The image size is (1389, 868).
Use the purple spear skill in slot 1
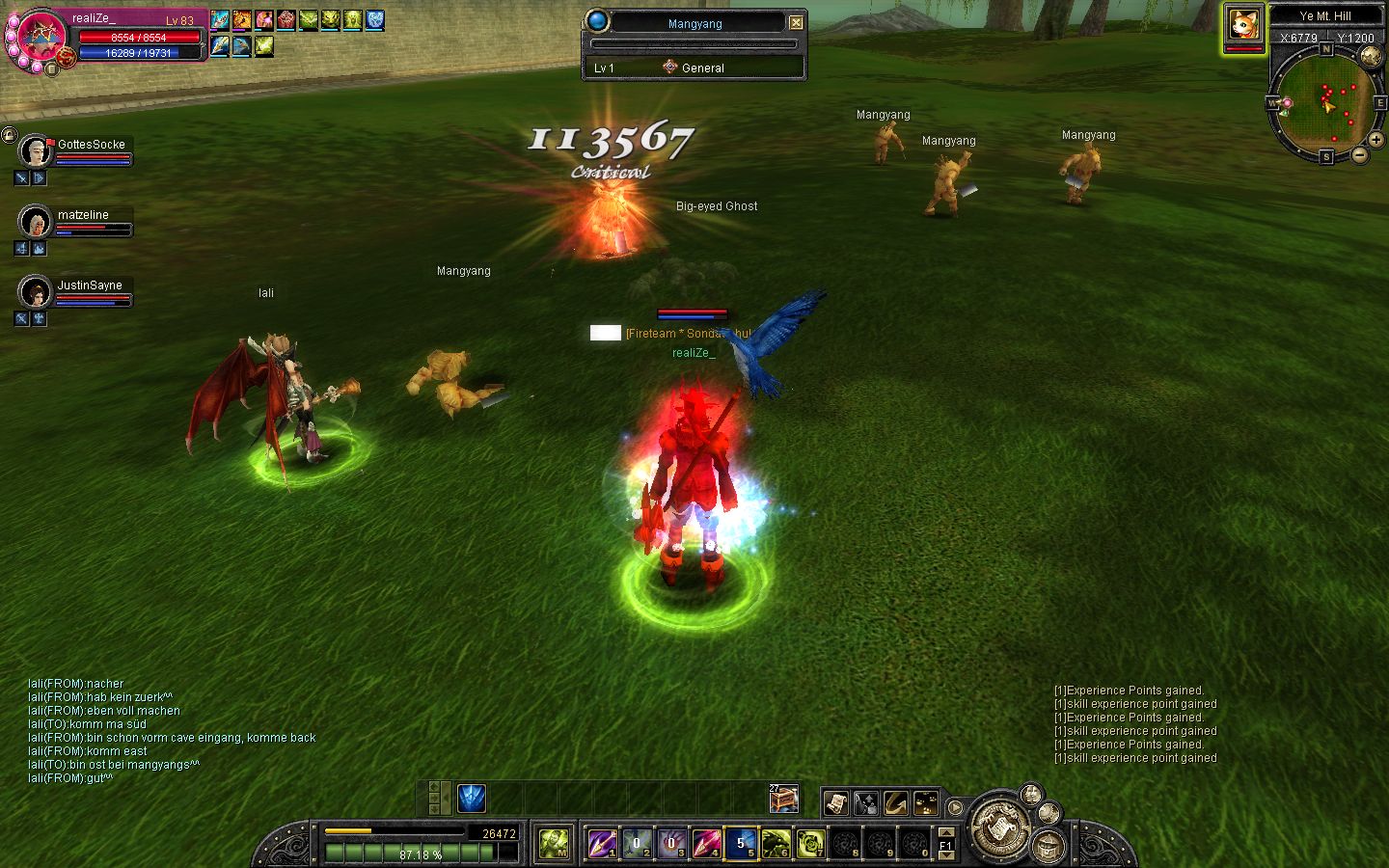click(x=602, y=844)
